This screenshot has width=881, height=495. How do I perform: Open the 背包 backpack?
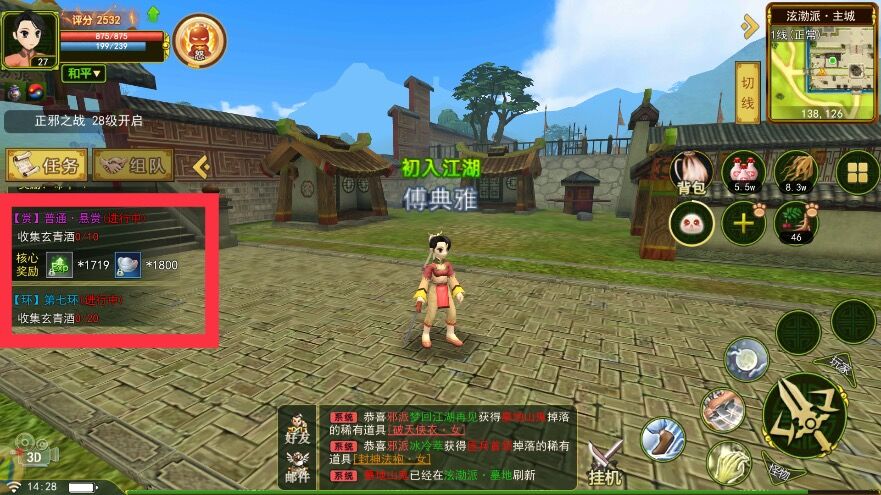coord(691,173)
